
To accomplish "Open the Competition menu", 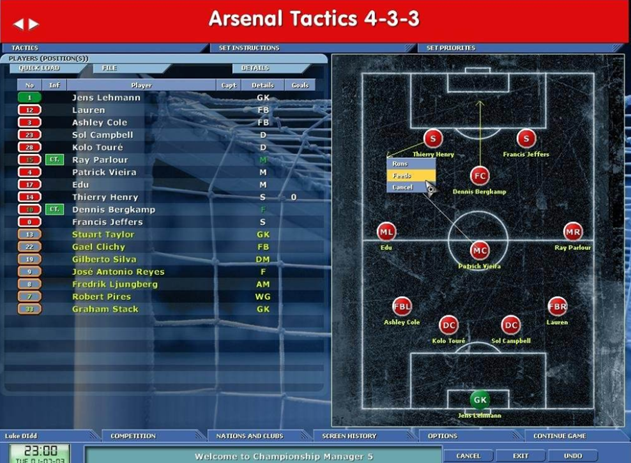I will pyautogui.click(x=133, y=436).
